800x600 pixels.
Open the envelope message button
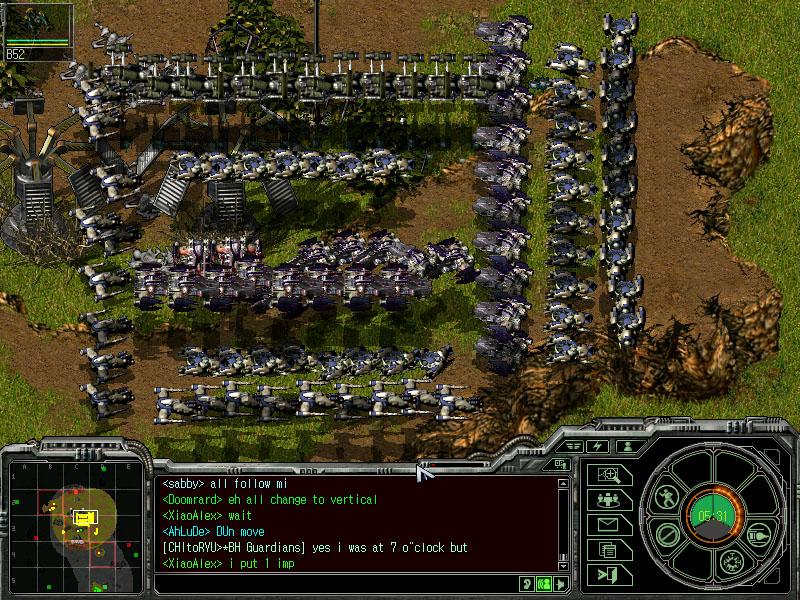click(608, 524)
